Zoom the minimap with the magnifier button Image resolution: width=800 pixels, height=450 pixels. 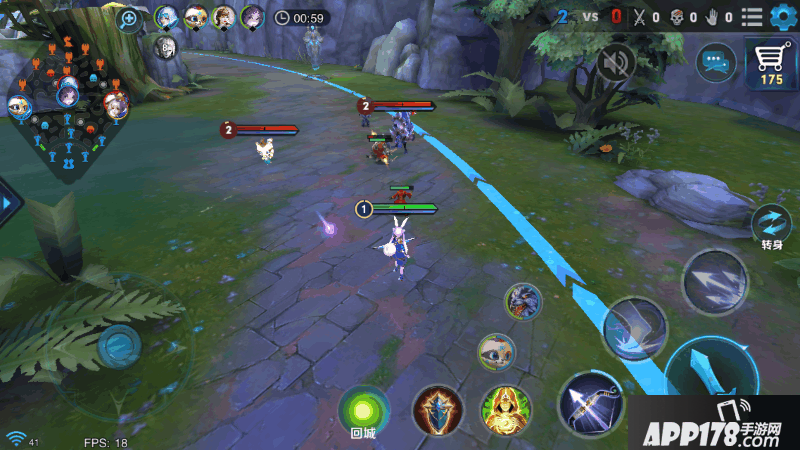(x=129, y=19)
